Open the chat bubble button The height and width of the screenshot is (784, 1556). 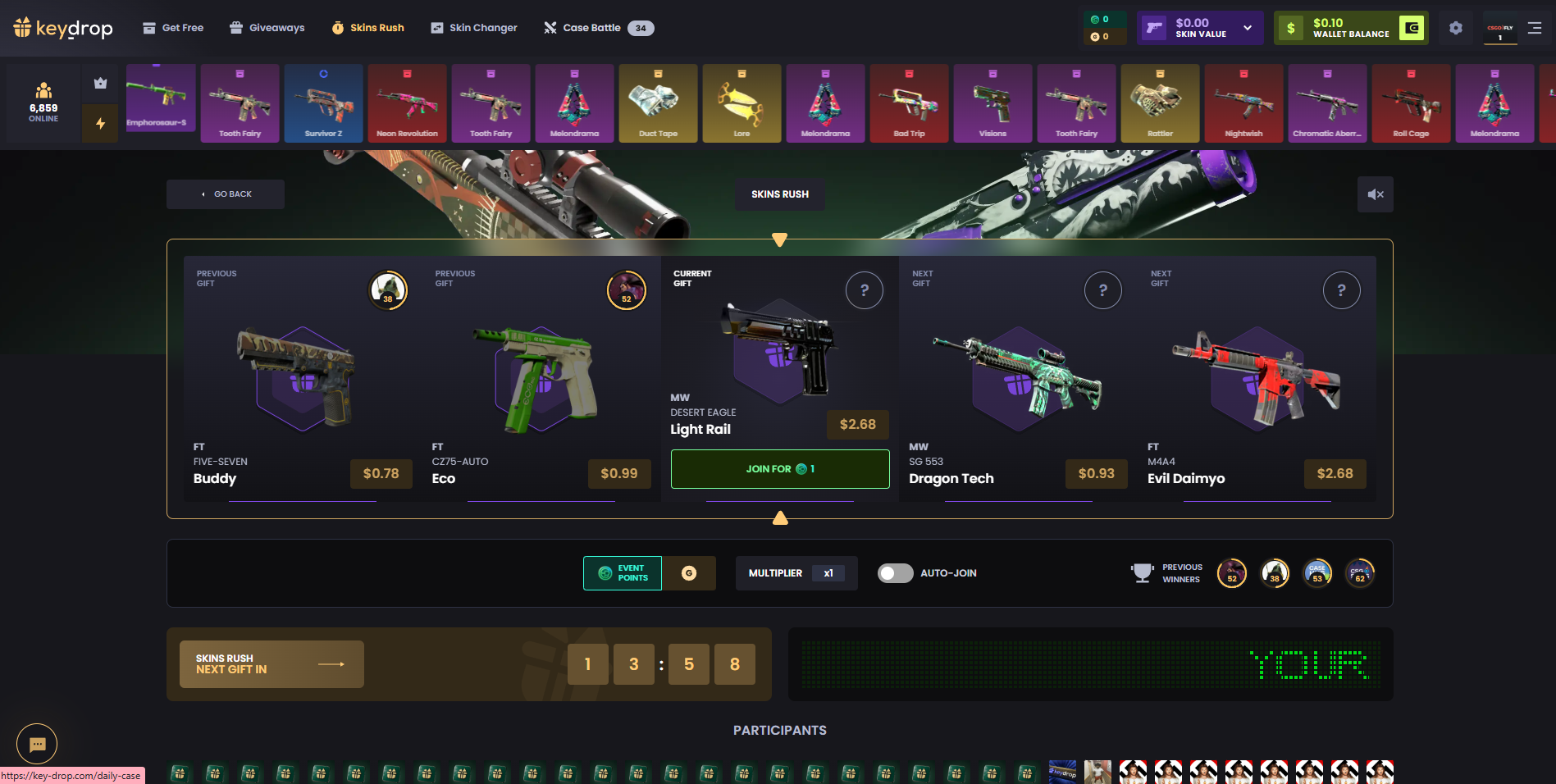[x=37, y=744]
